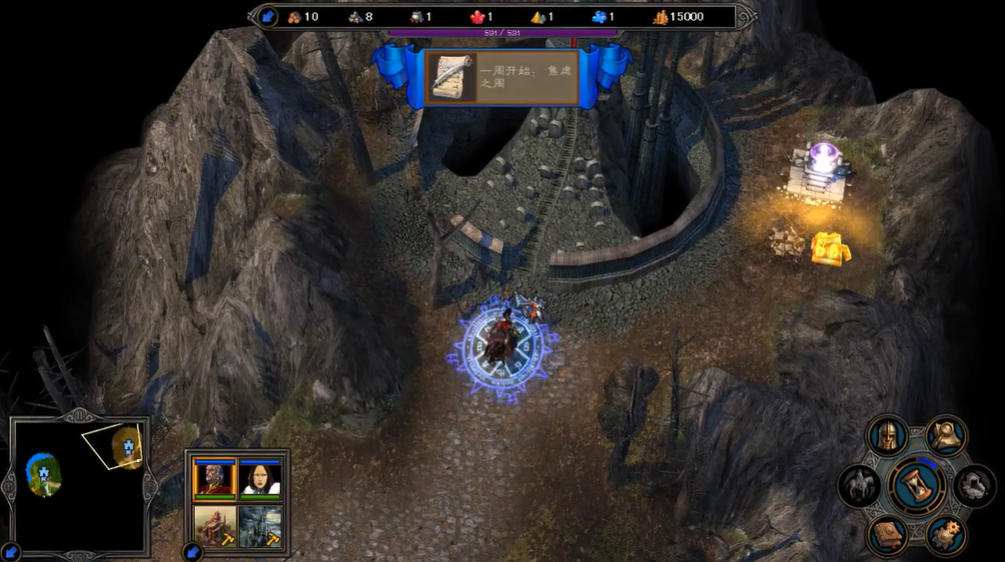The width and height of the screenshot is (1005, 562).
Task: Select the dark-haired female hero portrait
Action: 260,479
